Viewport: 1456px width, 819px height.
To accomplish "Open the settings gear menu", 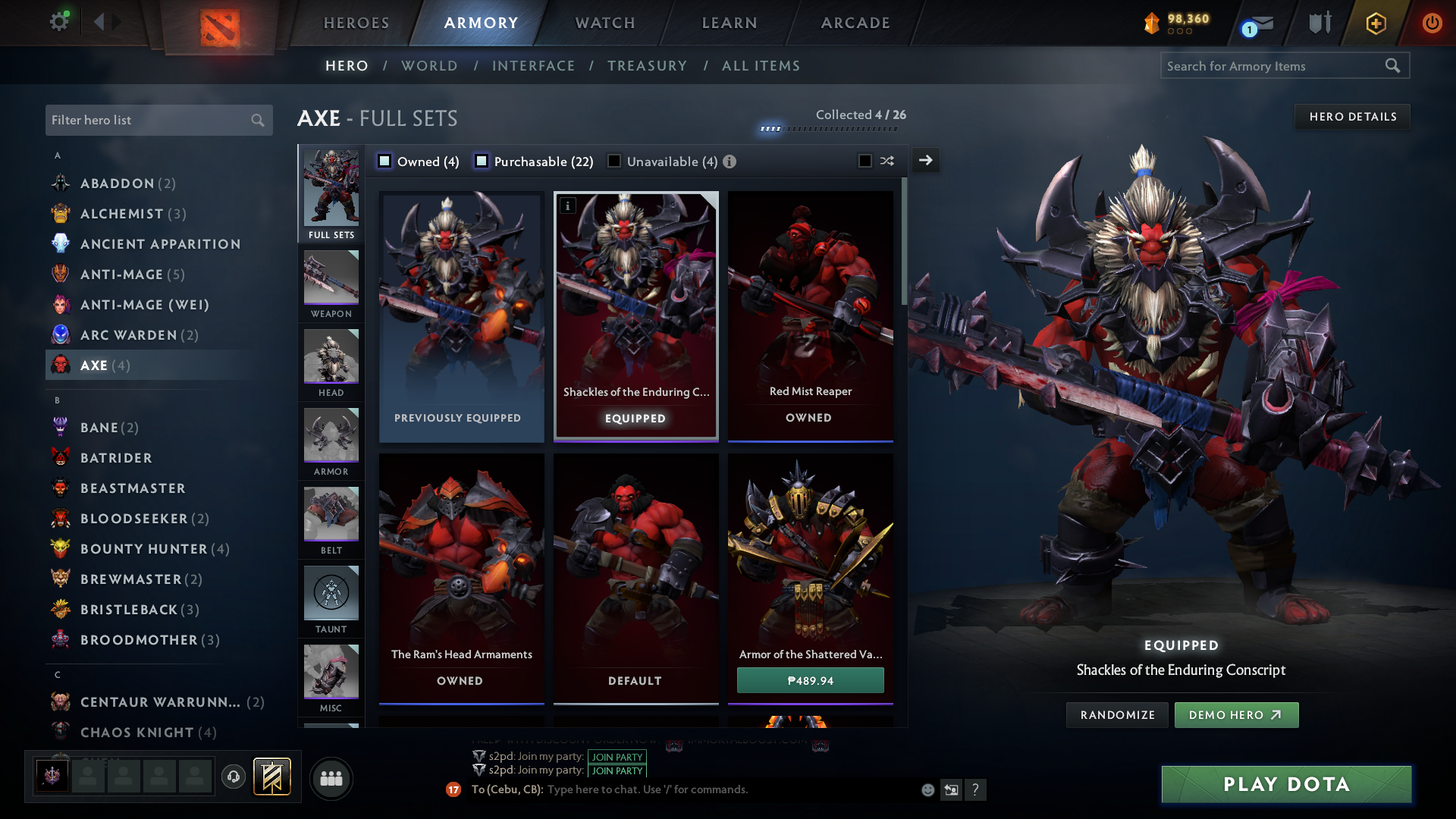I will (58, 21).
